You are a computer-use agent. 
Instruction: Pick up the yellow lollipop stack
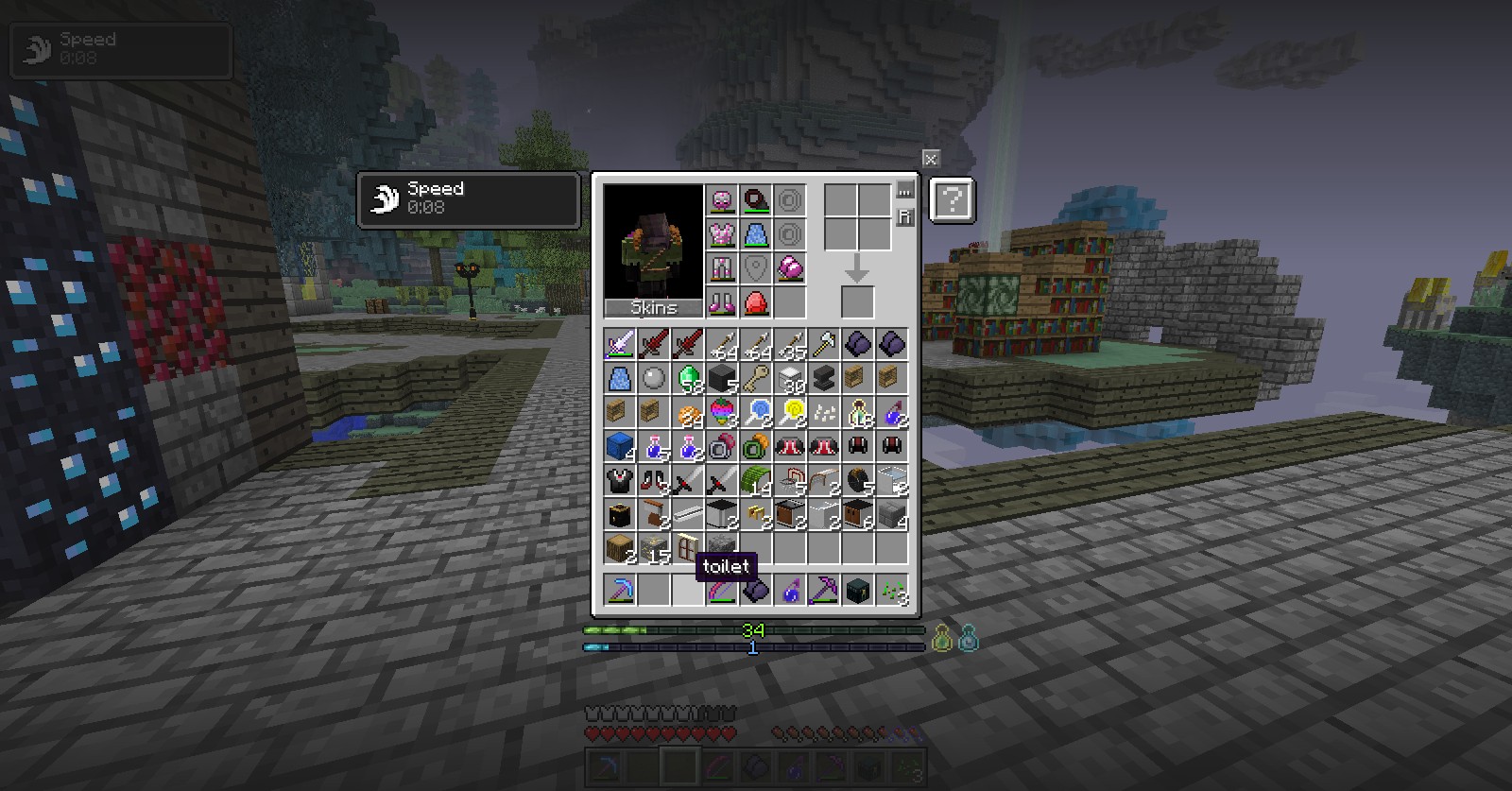790,413
